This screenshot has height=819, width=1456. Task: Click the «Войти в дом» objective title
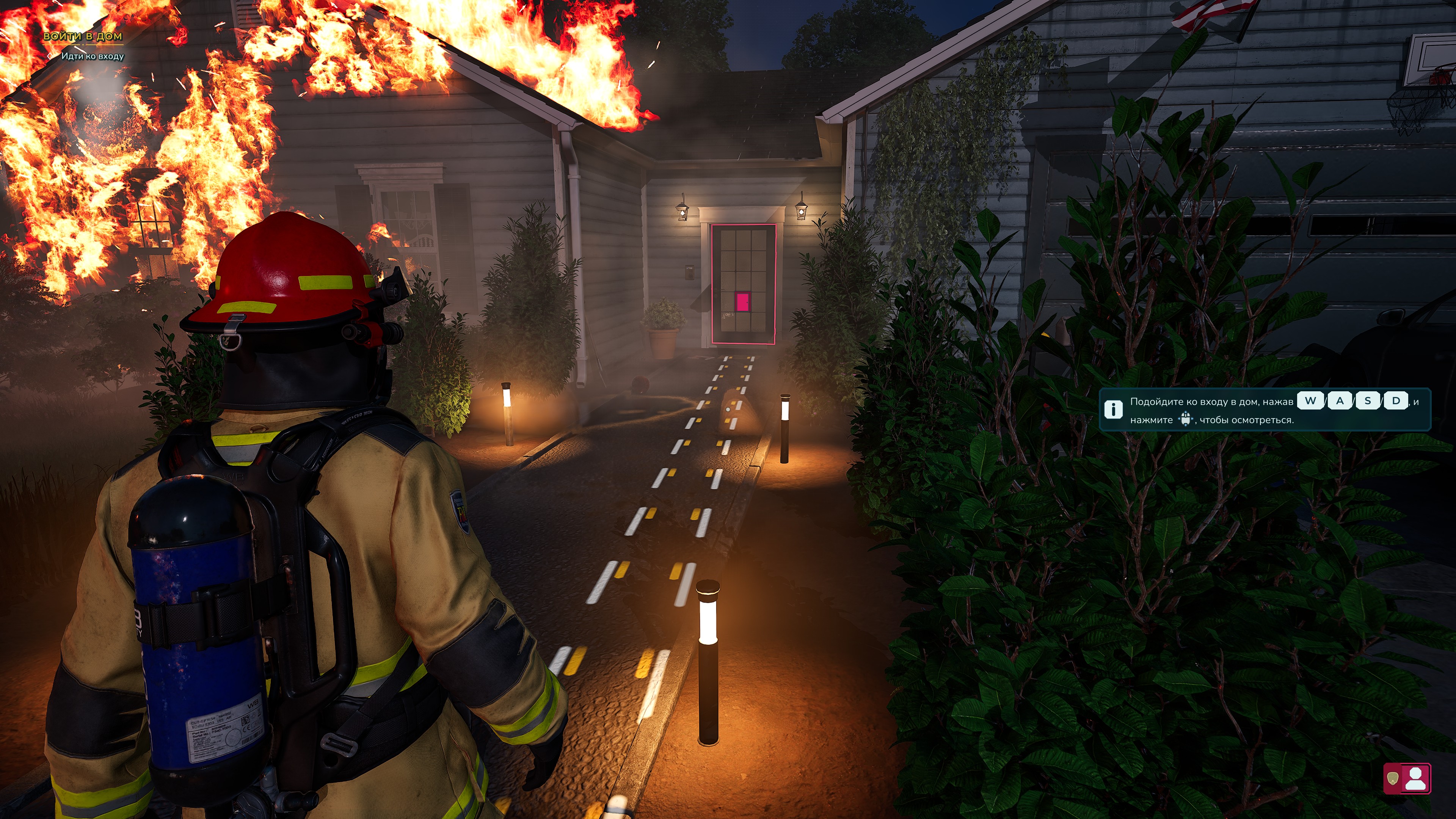pos(83,36)
